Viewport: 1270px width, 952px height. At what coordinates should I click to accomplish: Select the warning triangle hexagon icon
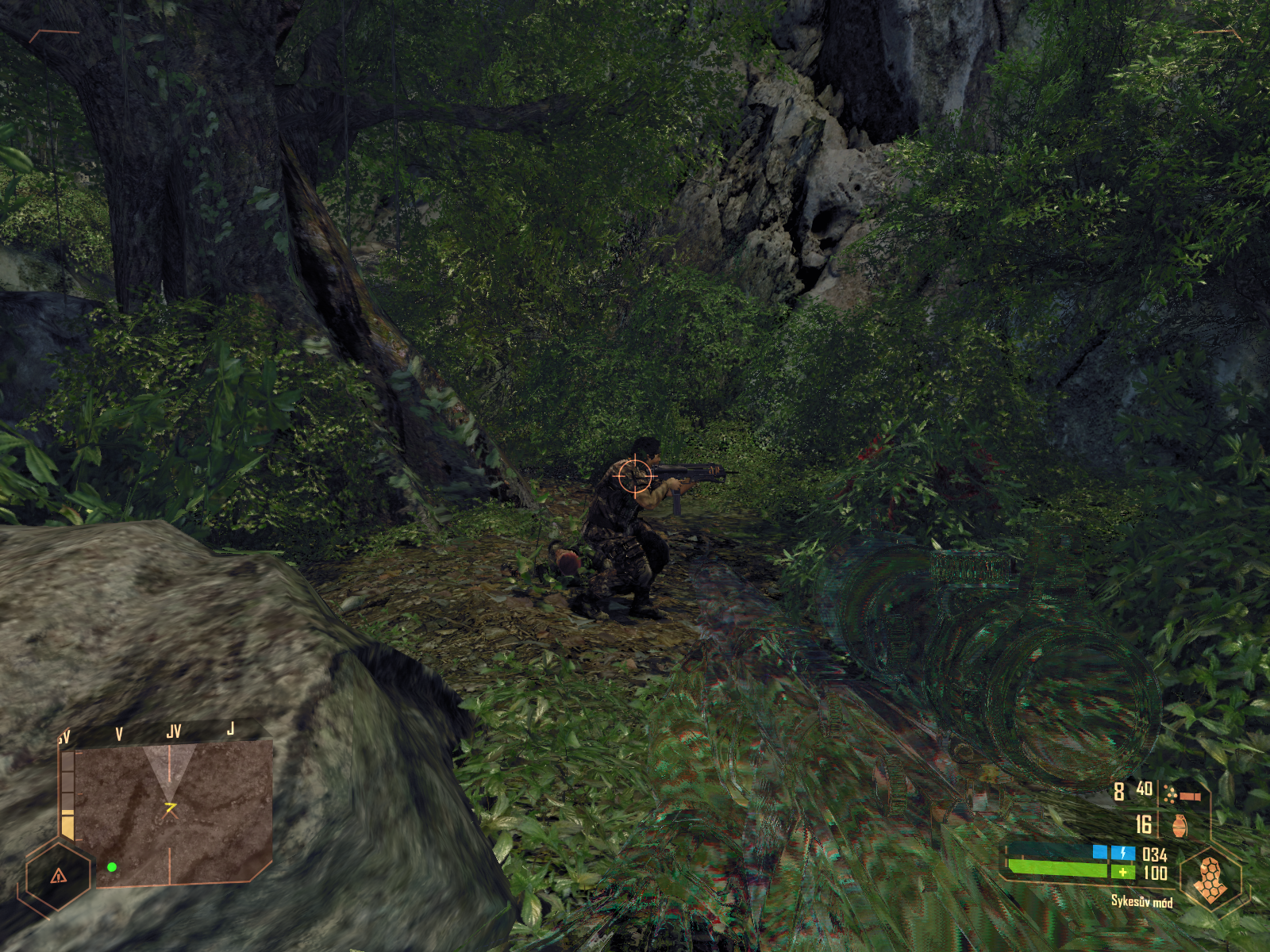point(58,876)
